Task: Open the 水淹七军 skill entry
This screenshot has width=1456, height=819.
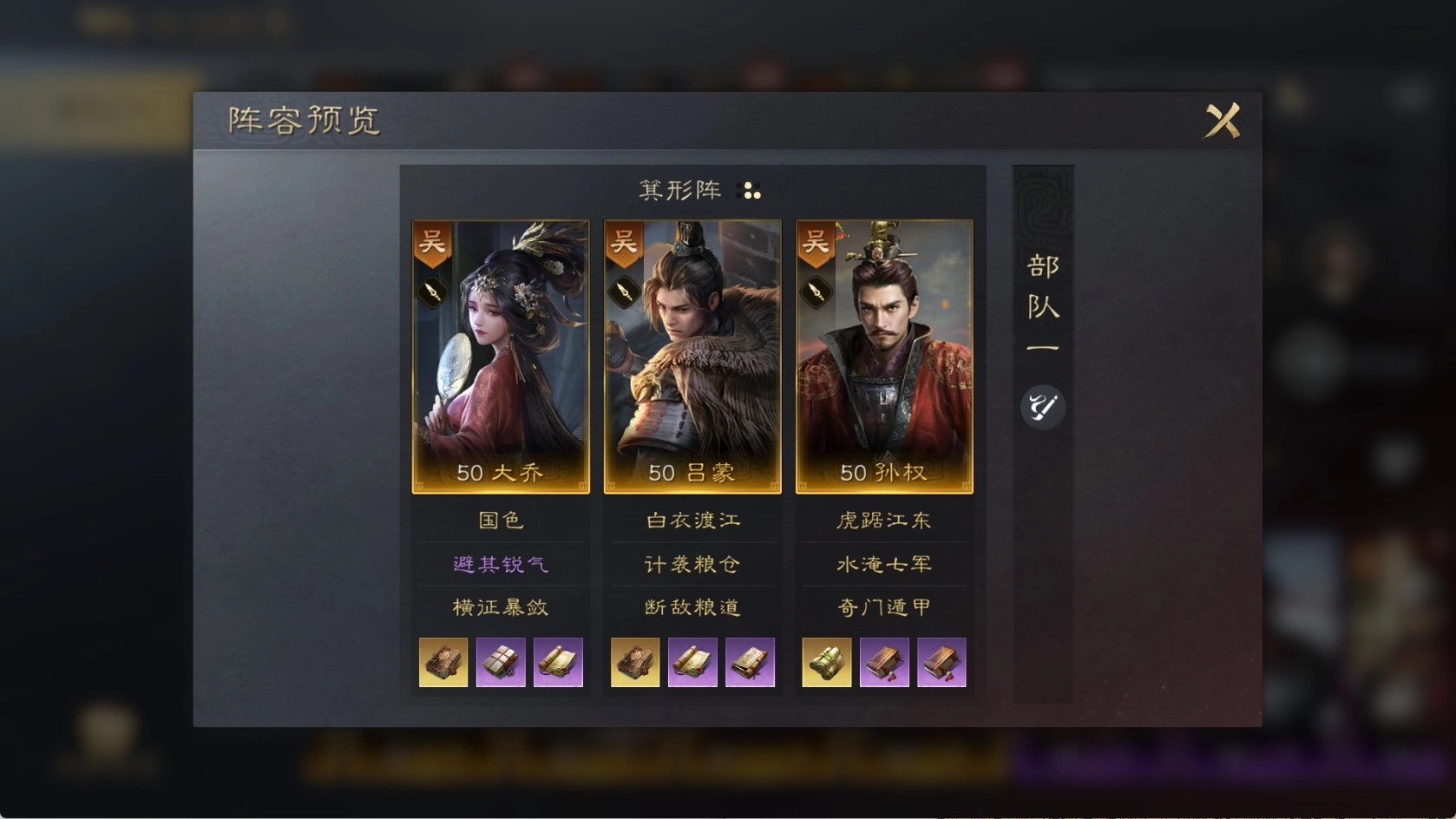Action: 884,564
